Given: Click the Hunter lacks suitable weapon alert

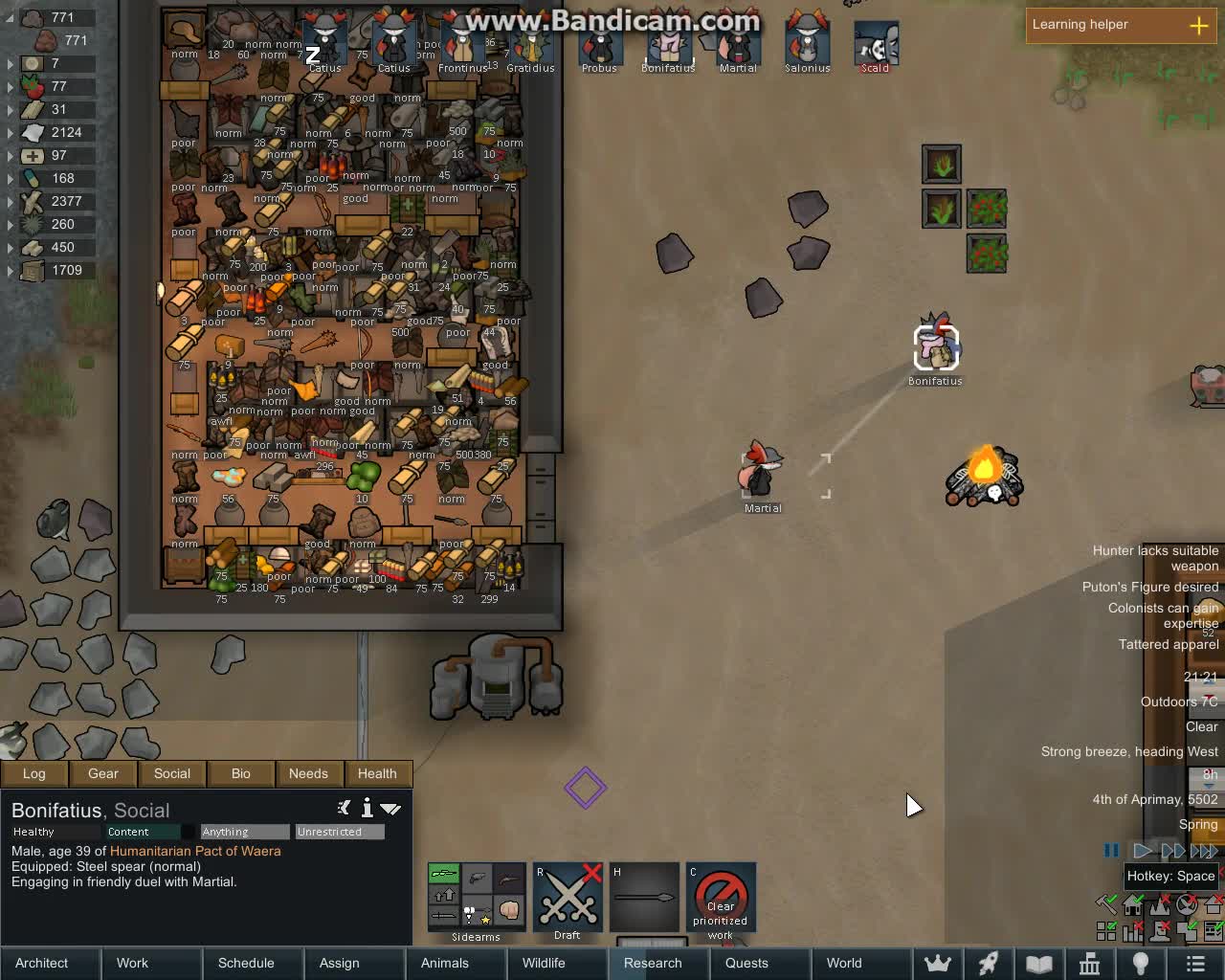Looking at the screenshot, I should (1155, 558).
